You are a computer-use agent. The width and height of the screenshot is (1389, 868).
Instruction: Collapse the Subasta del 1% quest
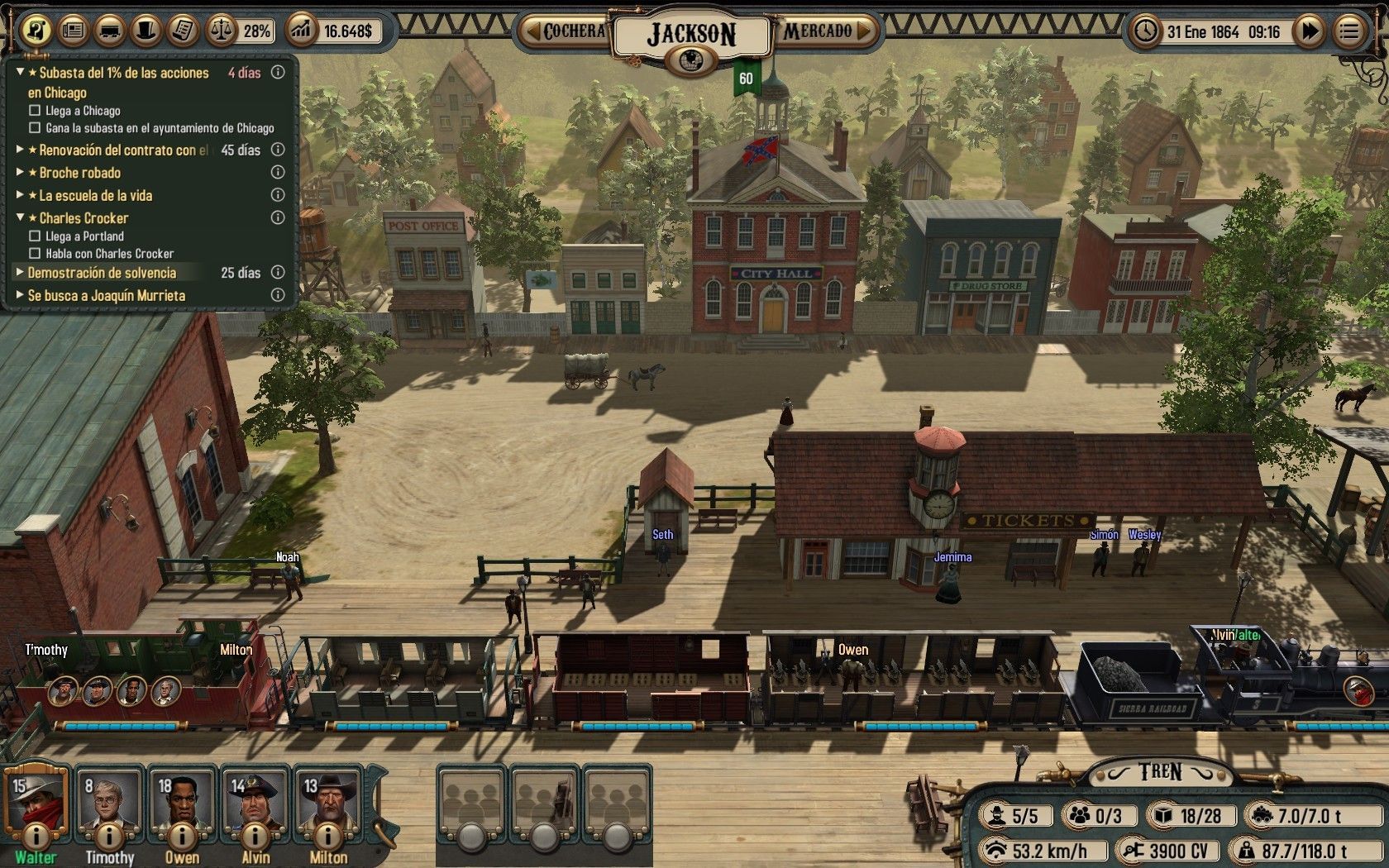point(21,73)
